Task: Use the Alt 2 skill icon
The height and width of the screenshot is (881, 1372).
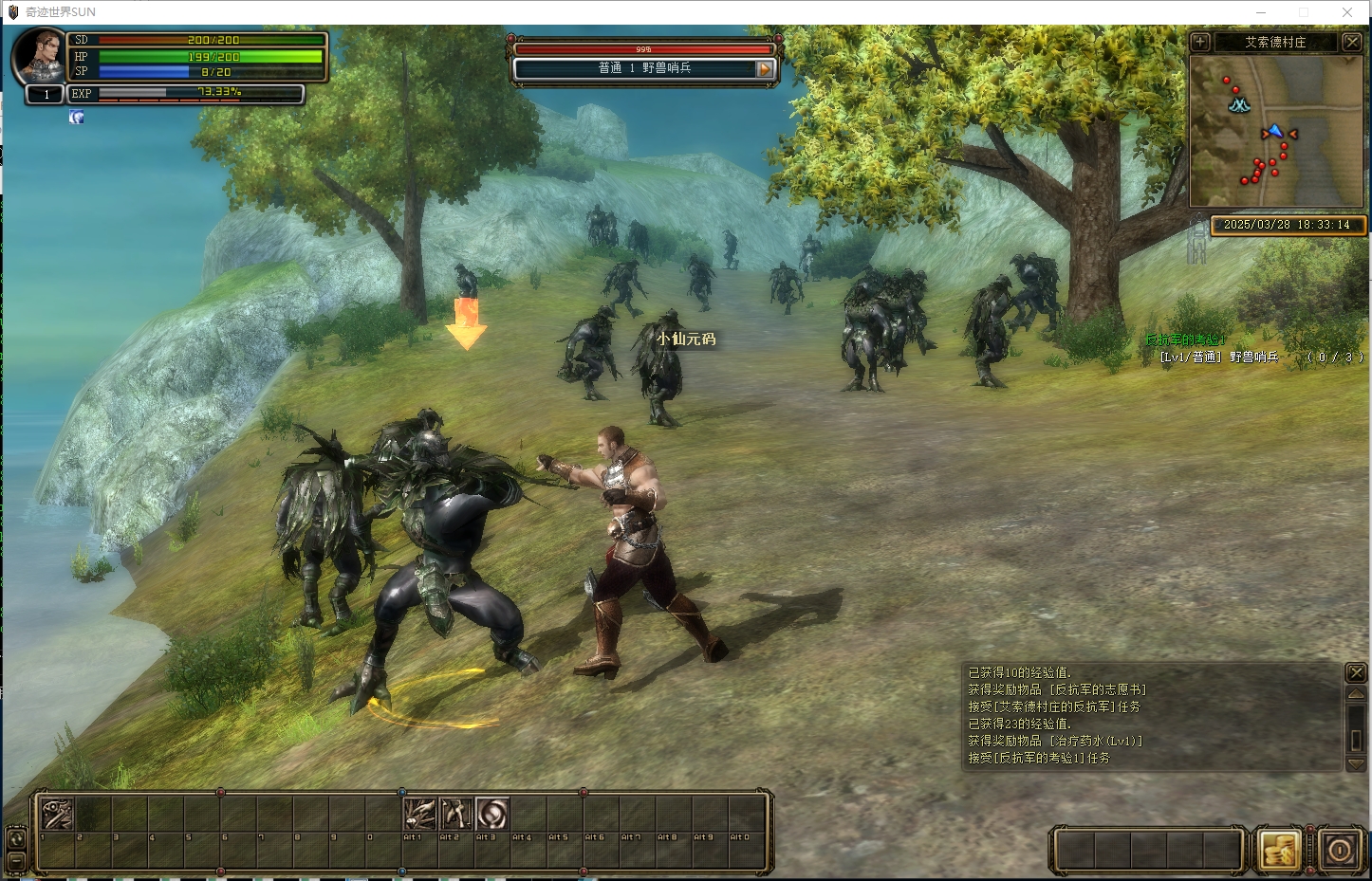Action: [455, 814]
